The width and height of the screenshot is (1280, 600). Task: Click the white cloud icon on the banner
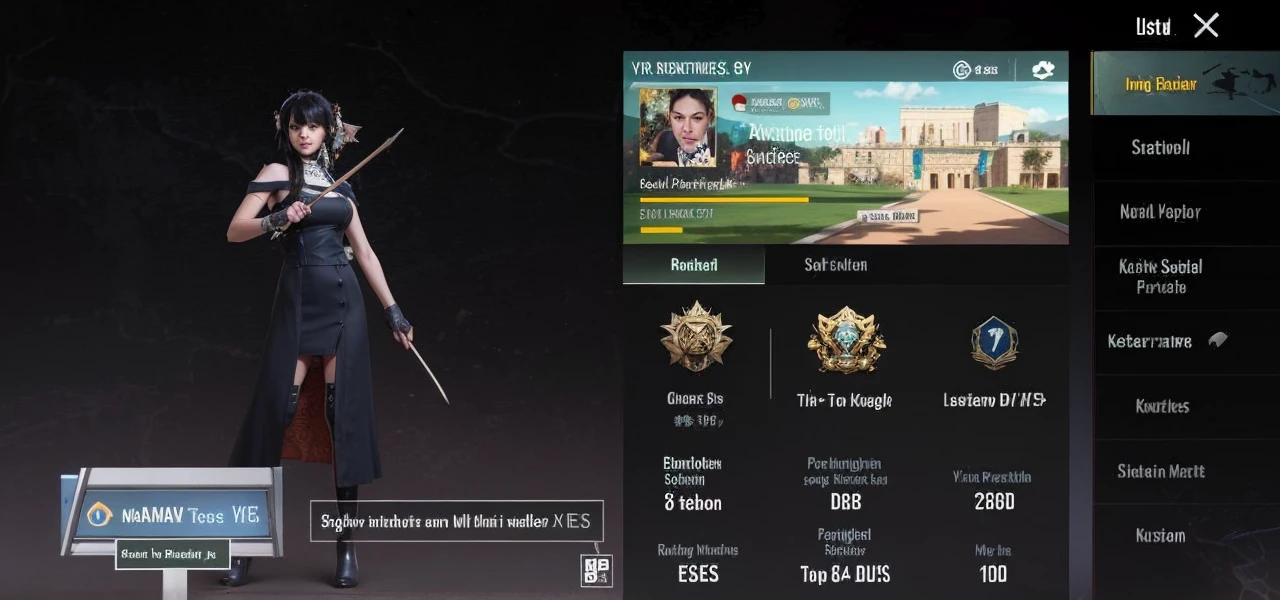click(x=1043, y=69)
